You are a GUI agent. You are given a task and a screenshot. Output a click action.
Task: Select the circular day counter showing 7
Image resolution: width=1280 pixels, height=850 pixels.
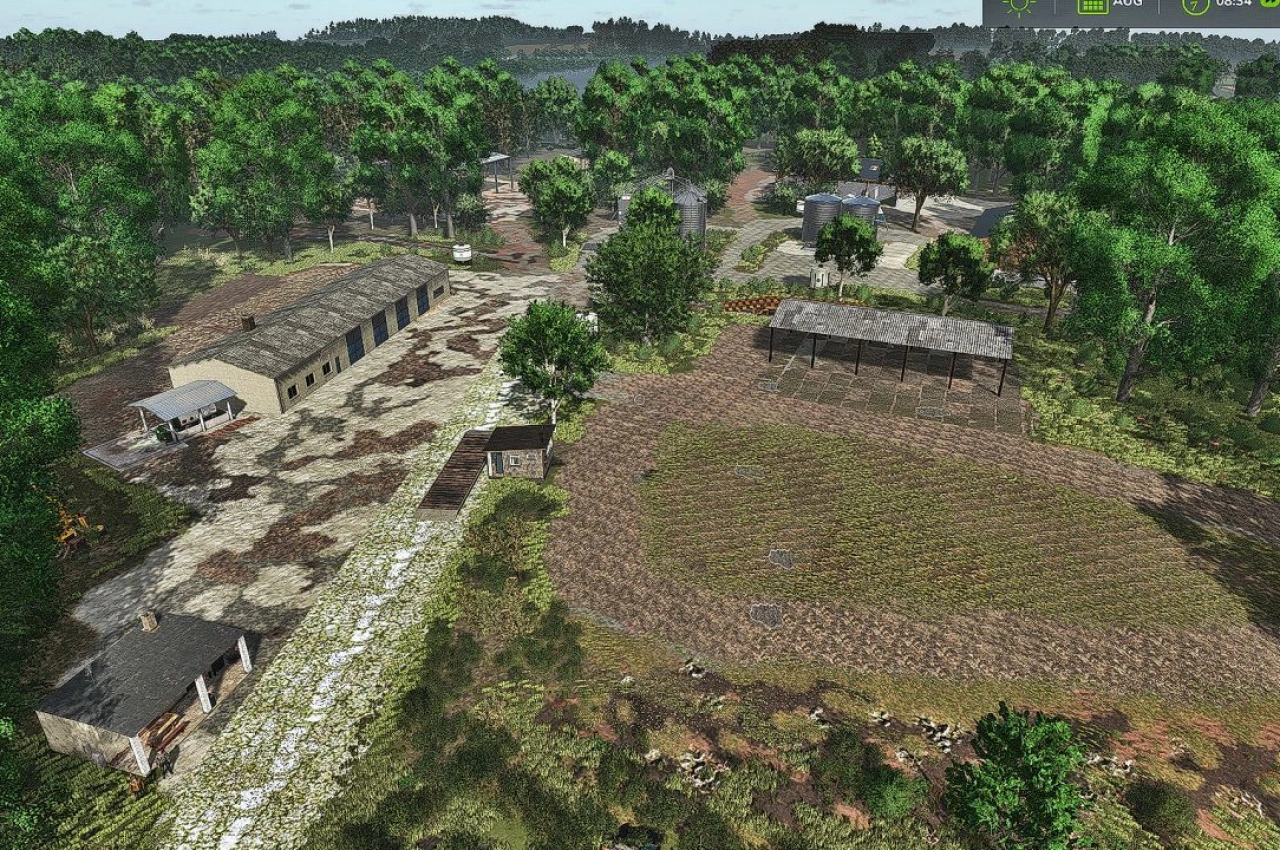point(1196,6)
